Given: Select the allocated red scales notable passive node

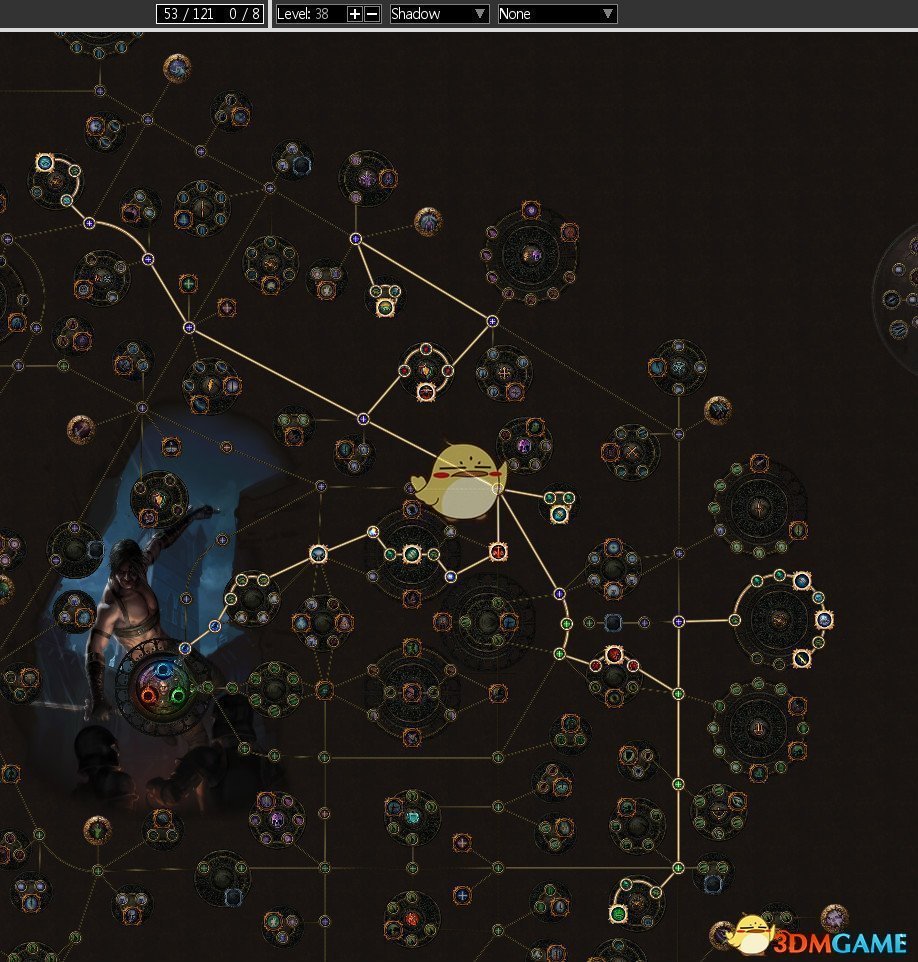Looking at the screenshot, I should (498, 551).
